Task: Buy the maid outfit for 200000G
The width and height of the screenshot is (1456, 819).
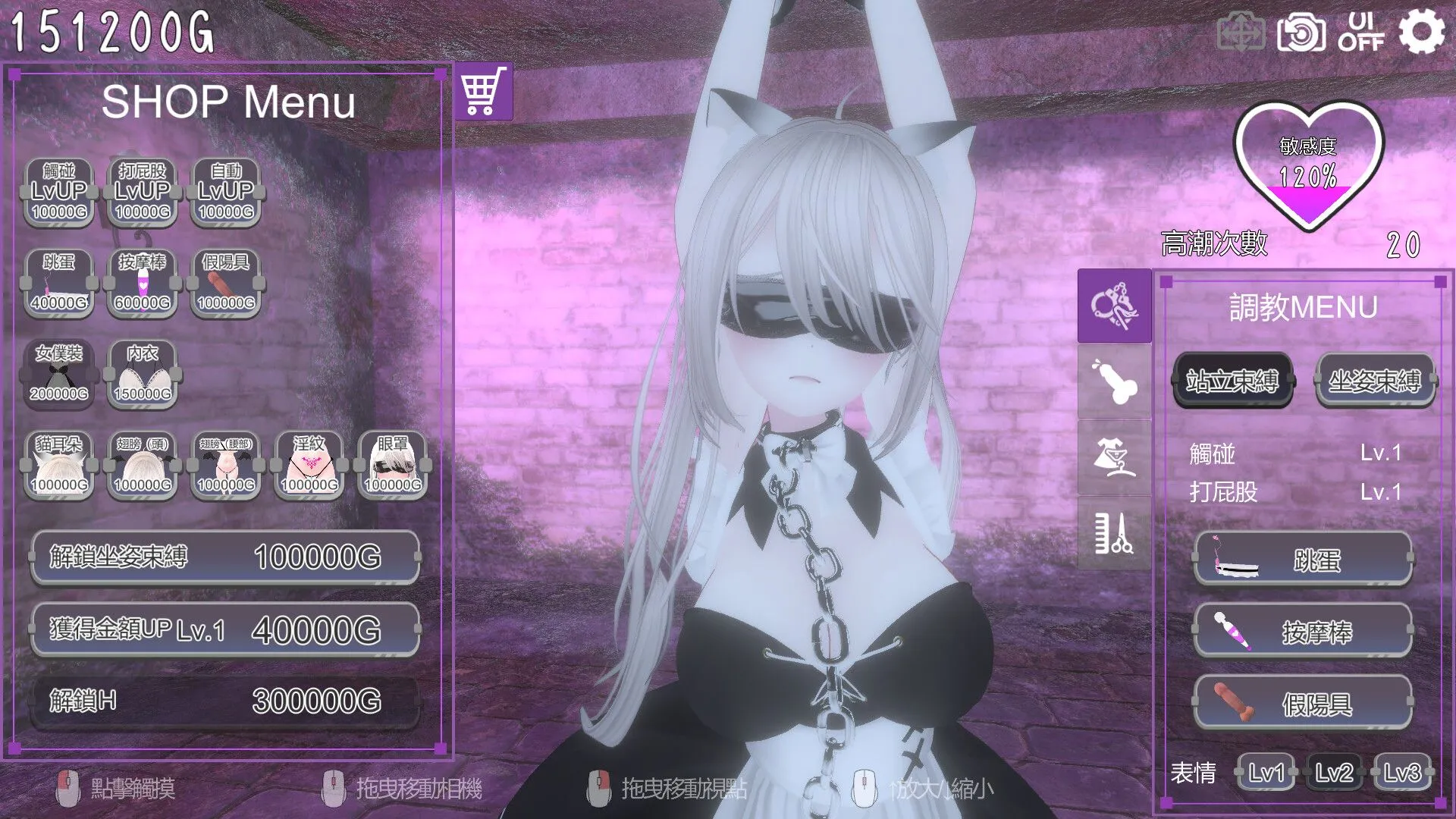Action: tap(59, 375)
